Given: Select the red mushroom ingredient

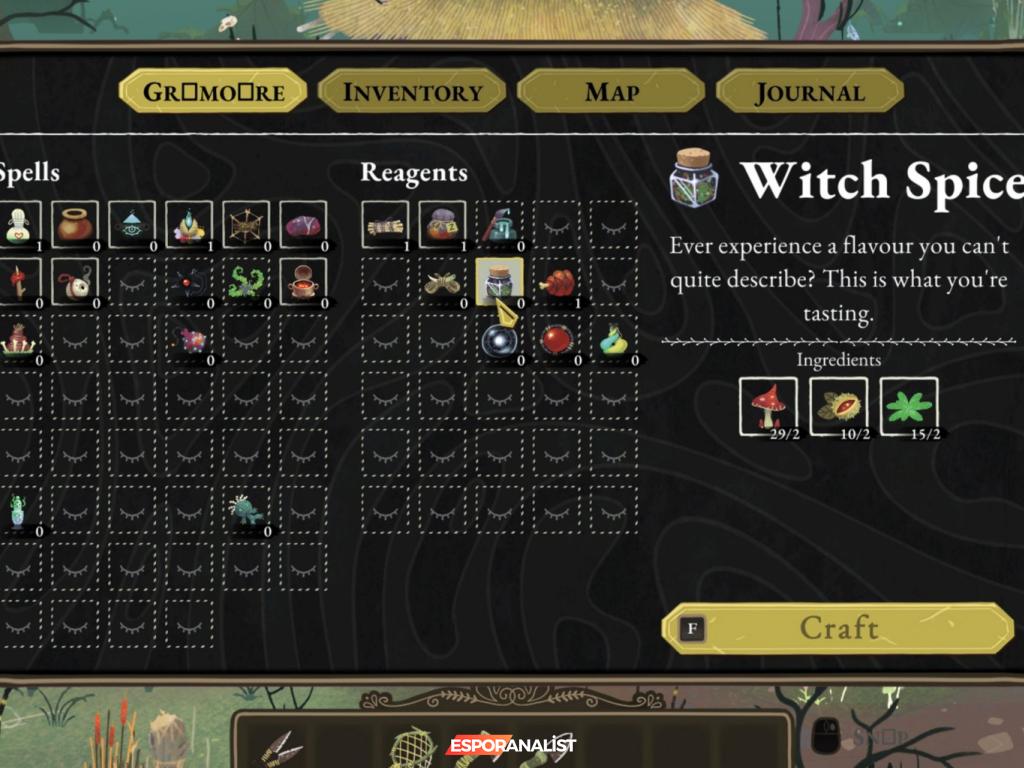Looking at the screenshot, I should (x=768, y=406).
